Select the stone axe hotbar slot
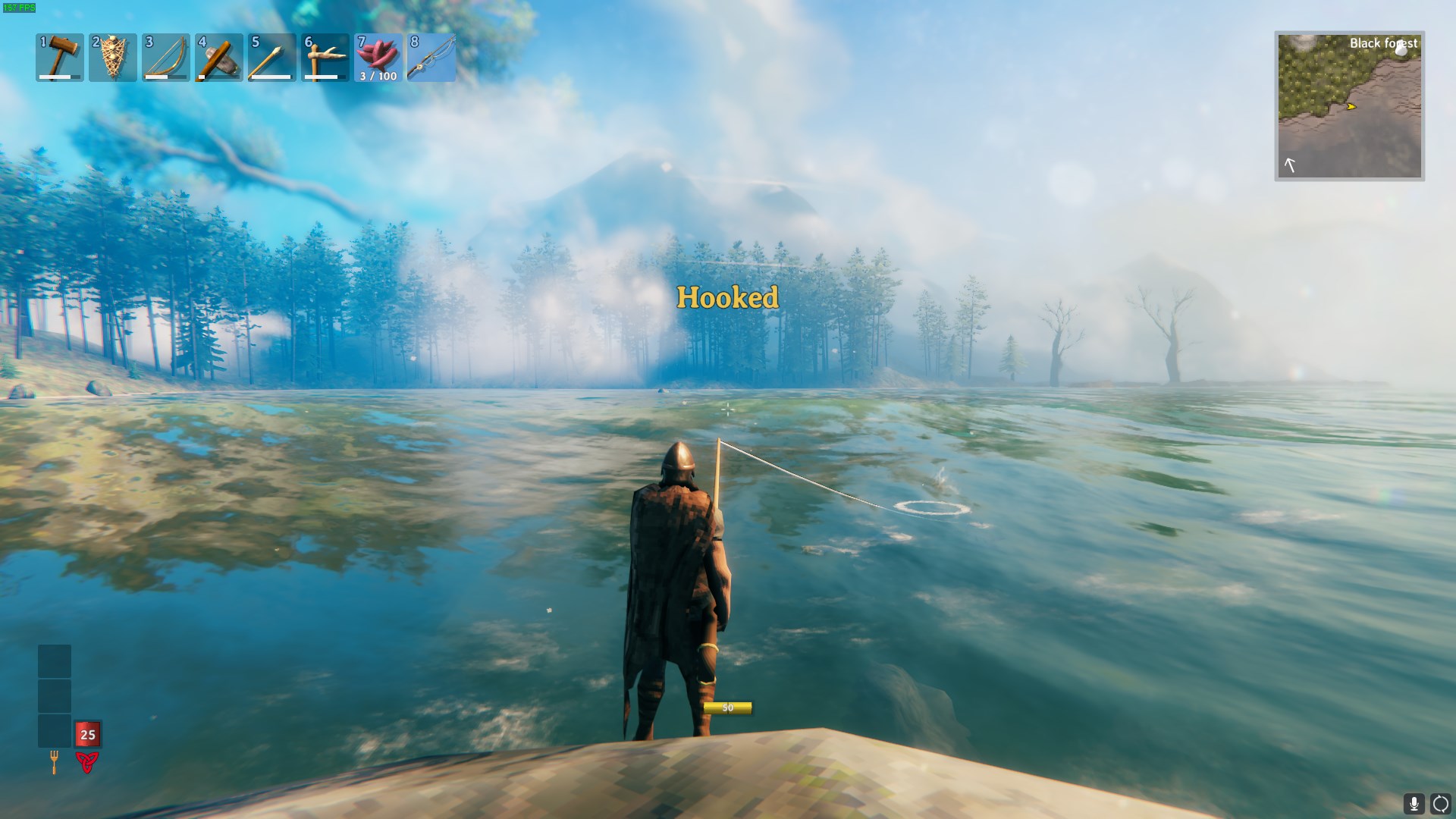1456x819 pixels. [x=219, y=57]
